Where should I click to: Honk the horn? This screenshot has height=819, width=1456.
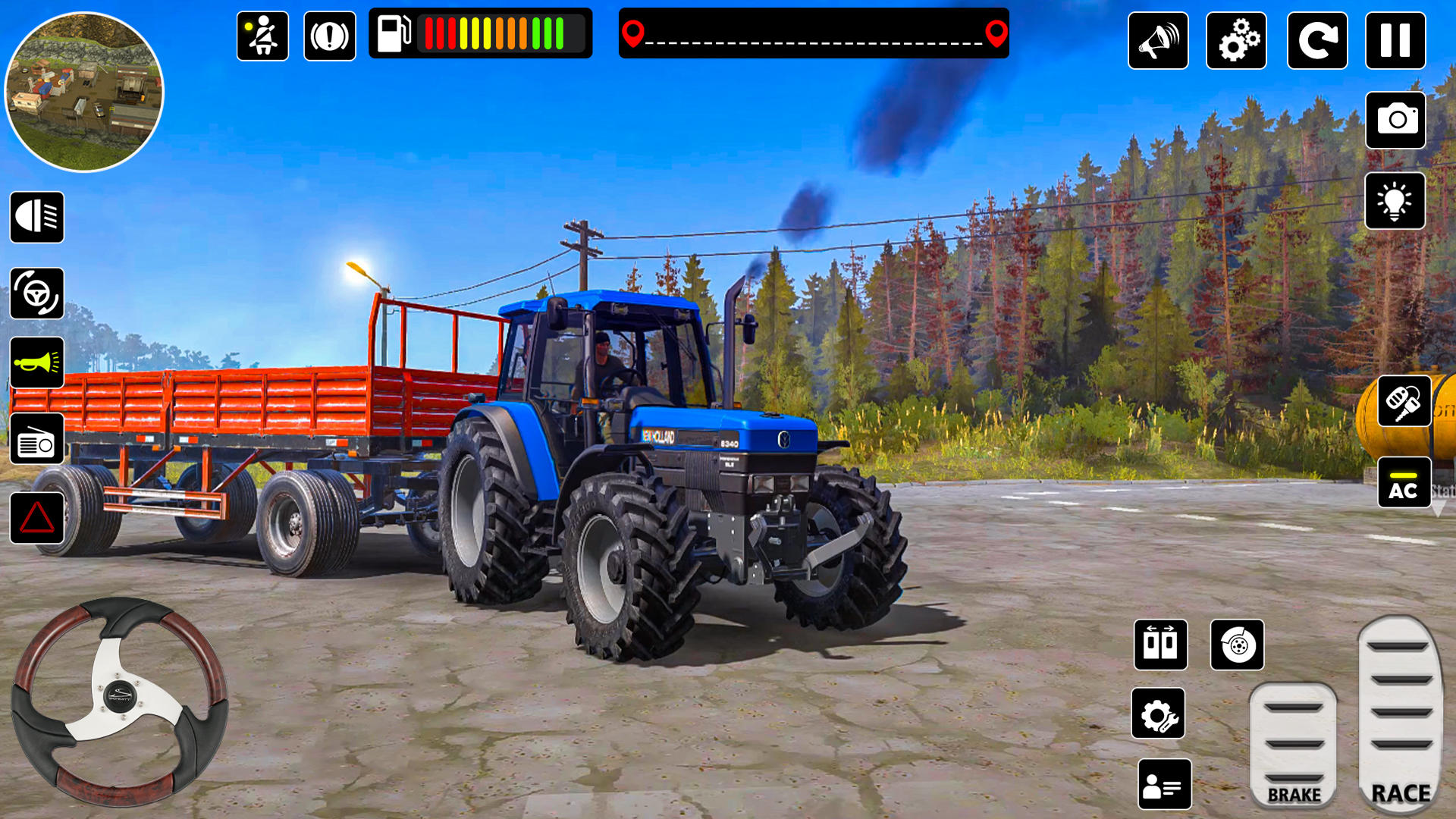[x=36, y=362]
